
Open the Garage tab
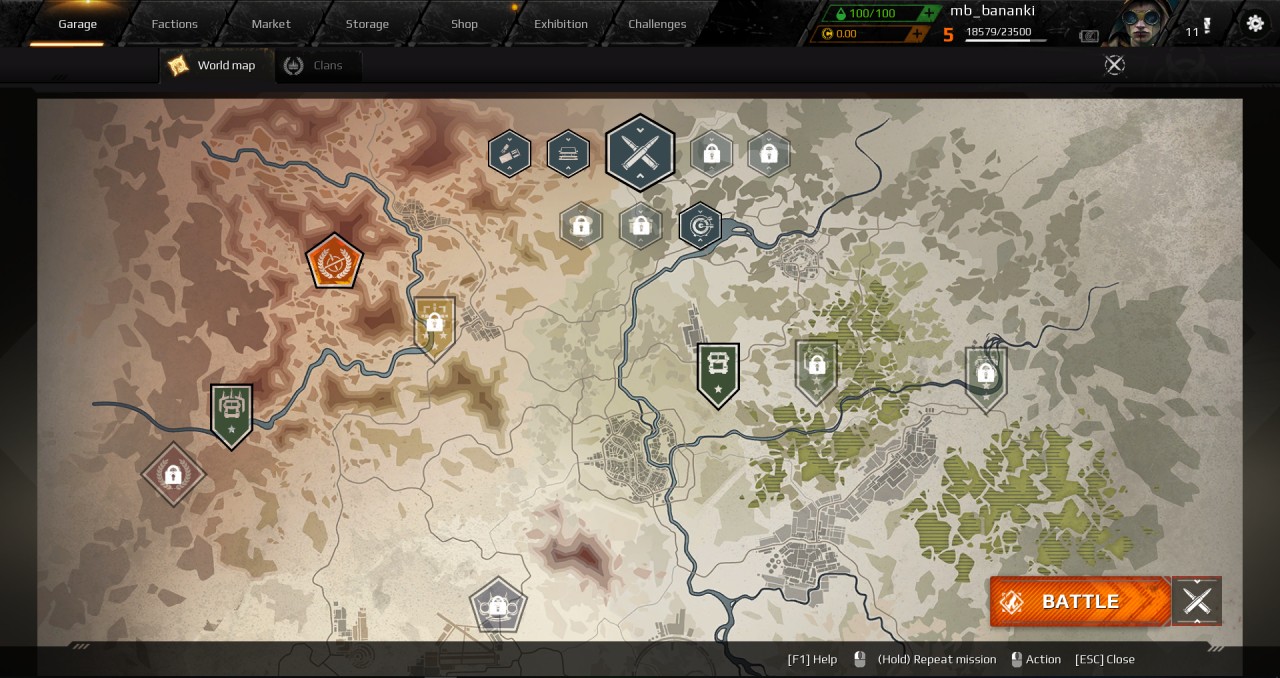[77, 24]
